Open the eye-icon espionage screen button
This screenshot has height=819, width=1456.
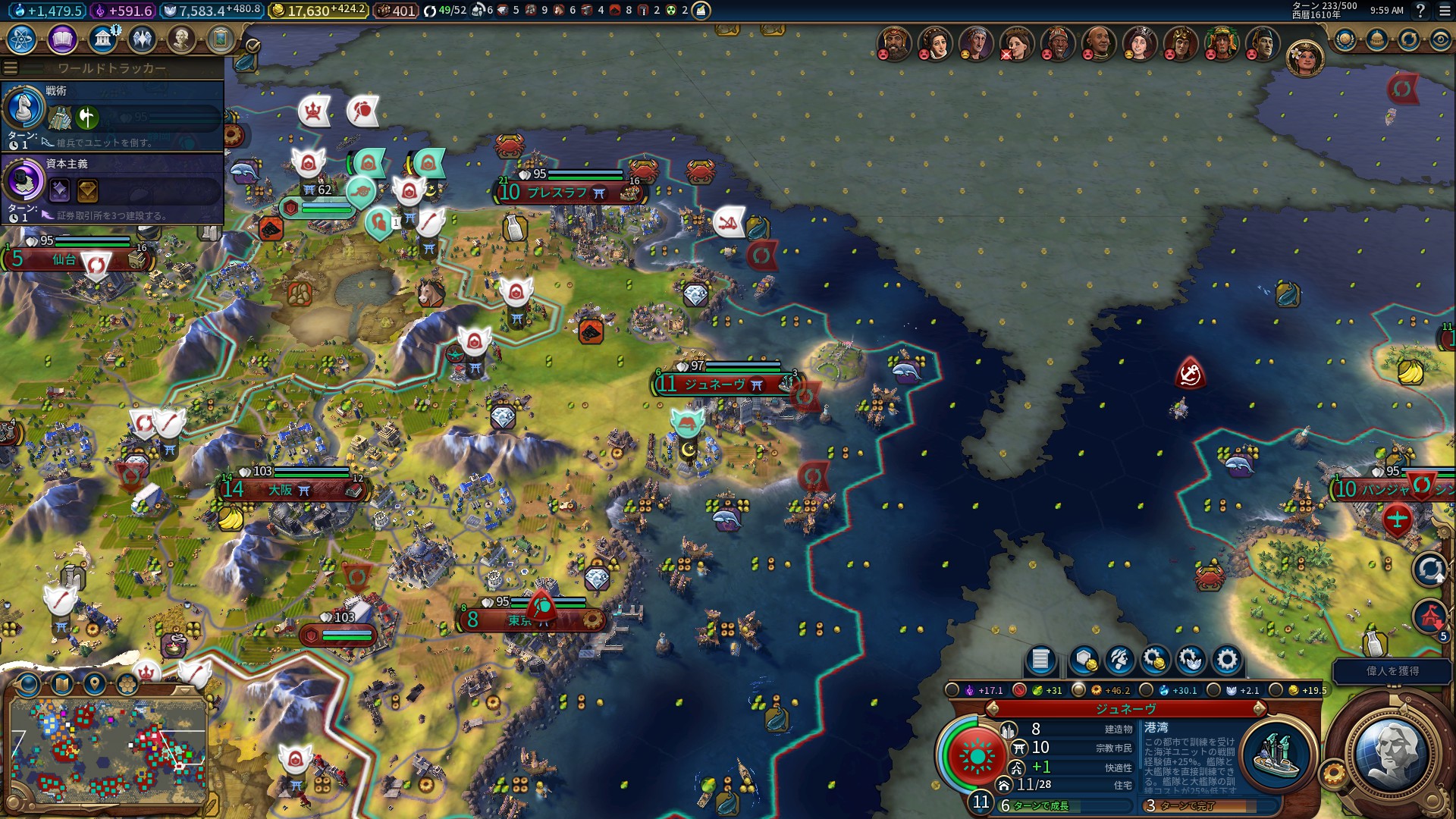tap(1440, 40)
